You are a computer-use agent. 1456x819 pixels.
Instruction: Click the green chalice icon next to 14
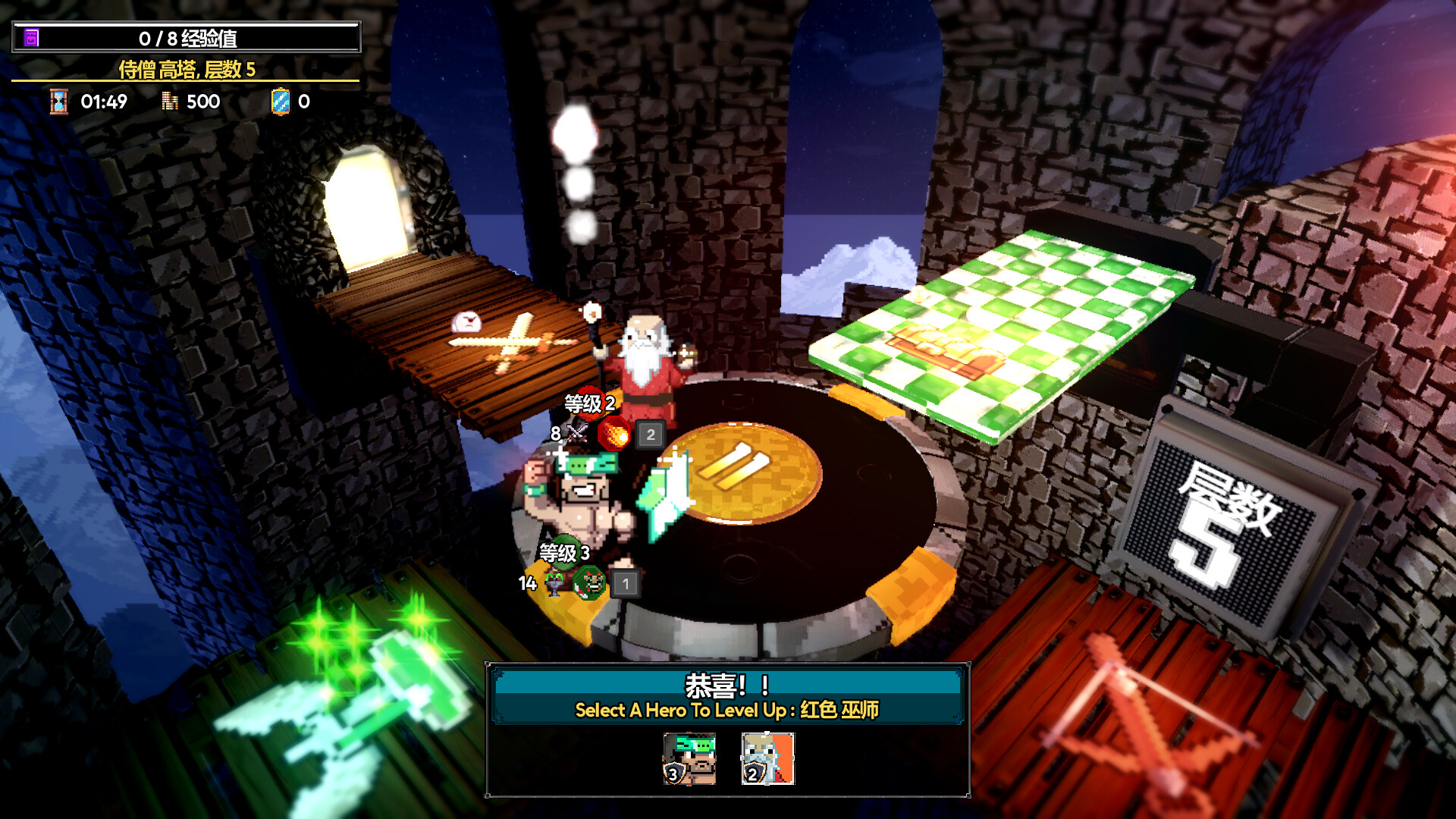tap(554, 584)
